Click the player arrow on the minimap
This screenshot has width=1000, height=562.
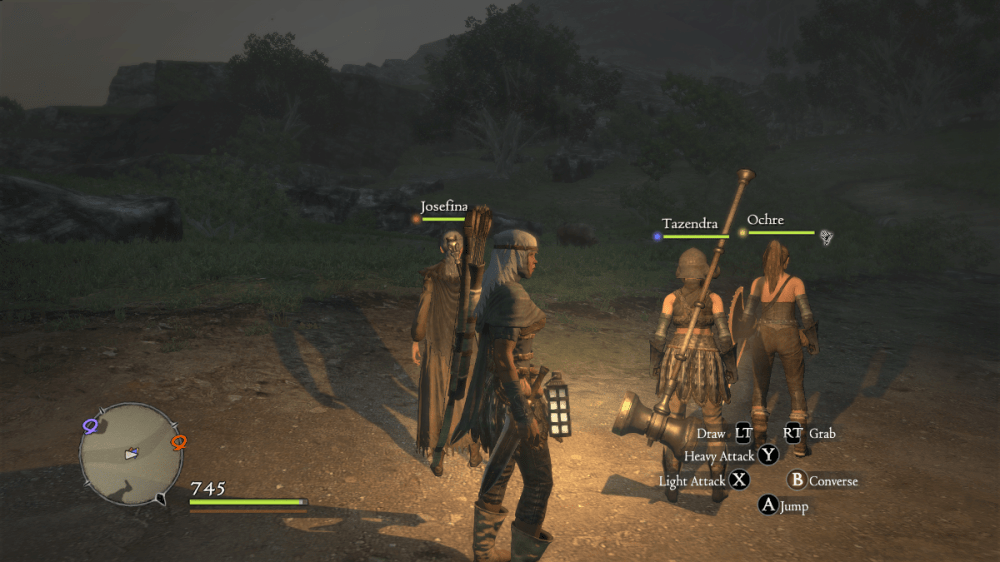point(130,454)
